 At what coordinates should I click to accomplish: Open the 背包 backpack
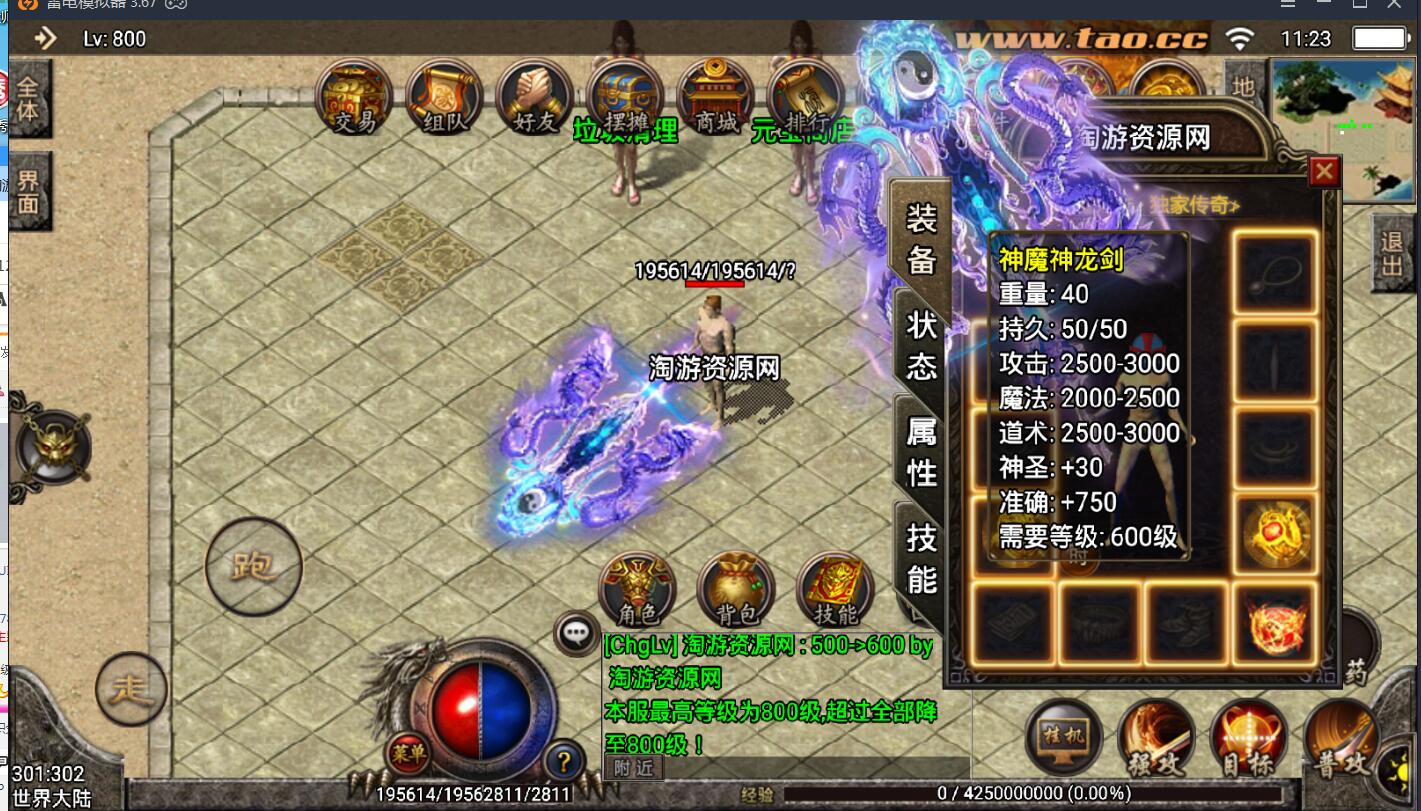pos(736,590)
